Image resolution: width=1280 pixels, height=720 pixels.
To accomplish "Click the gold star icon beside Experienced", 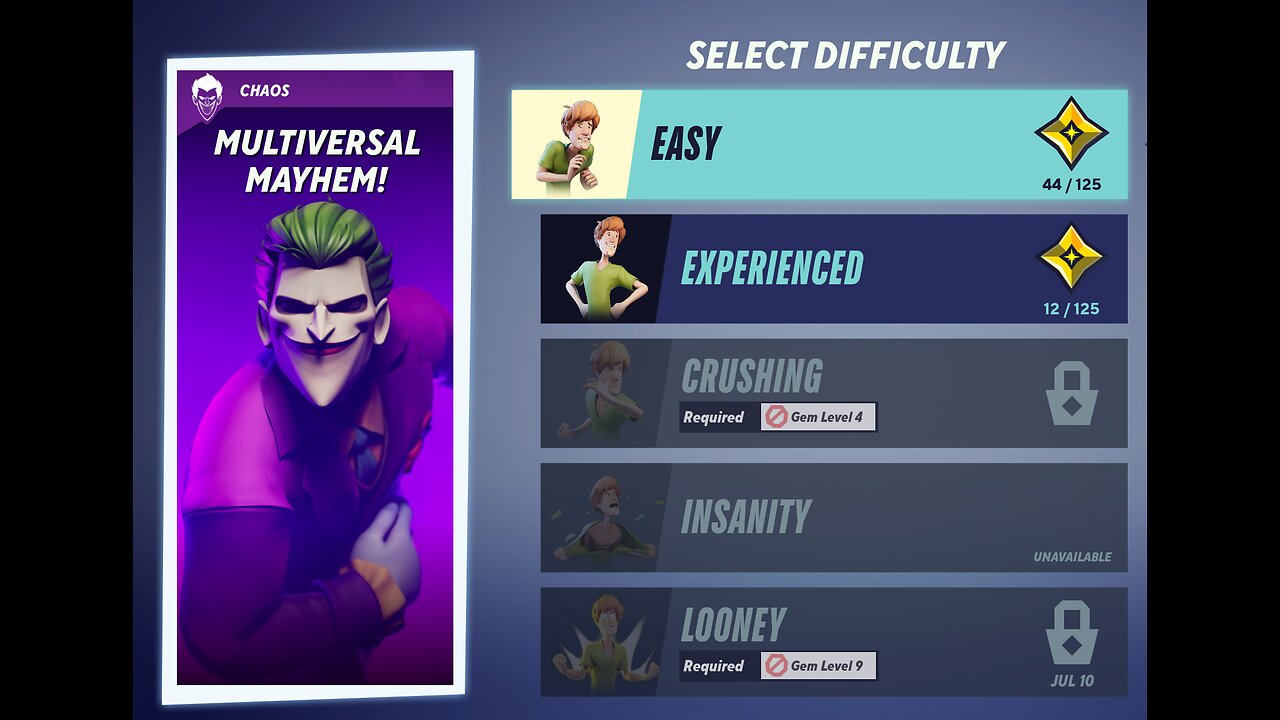I will [1075, 263].
